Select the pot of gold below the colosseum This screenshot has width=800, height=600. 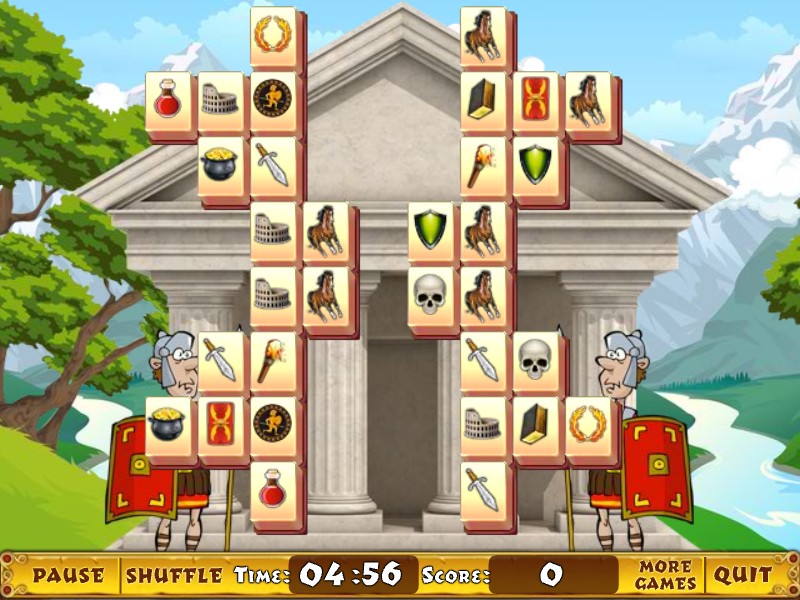[220, 166]
